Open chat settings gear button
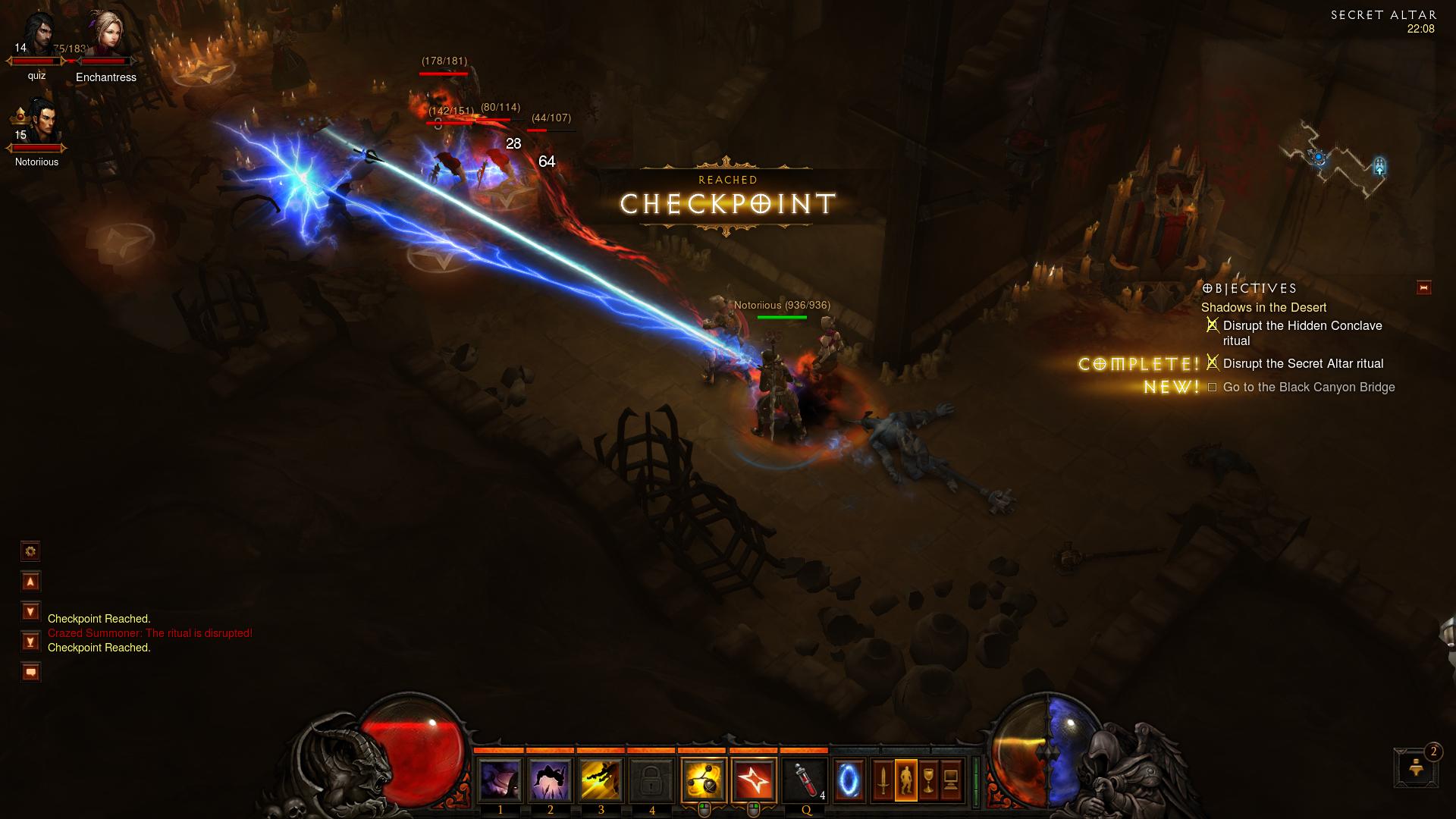Viewport: 1456px width, 819px height. 30,551
